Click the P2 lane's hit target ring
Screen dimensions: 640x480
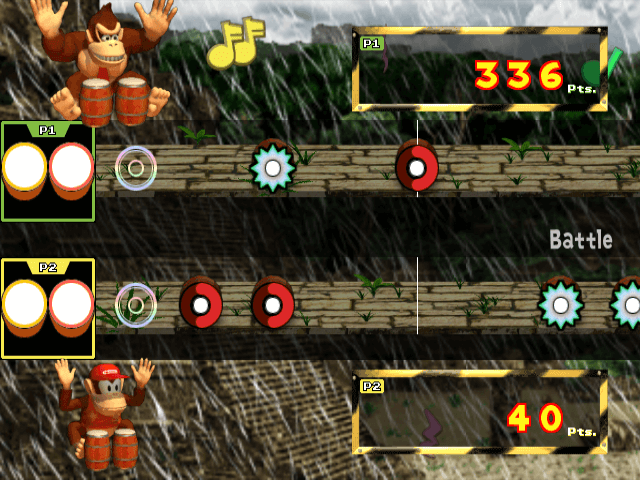click(x=136, y=304)
